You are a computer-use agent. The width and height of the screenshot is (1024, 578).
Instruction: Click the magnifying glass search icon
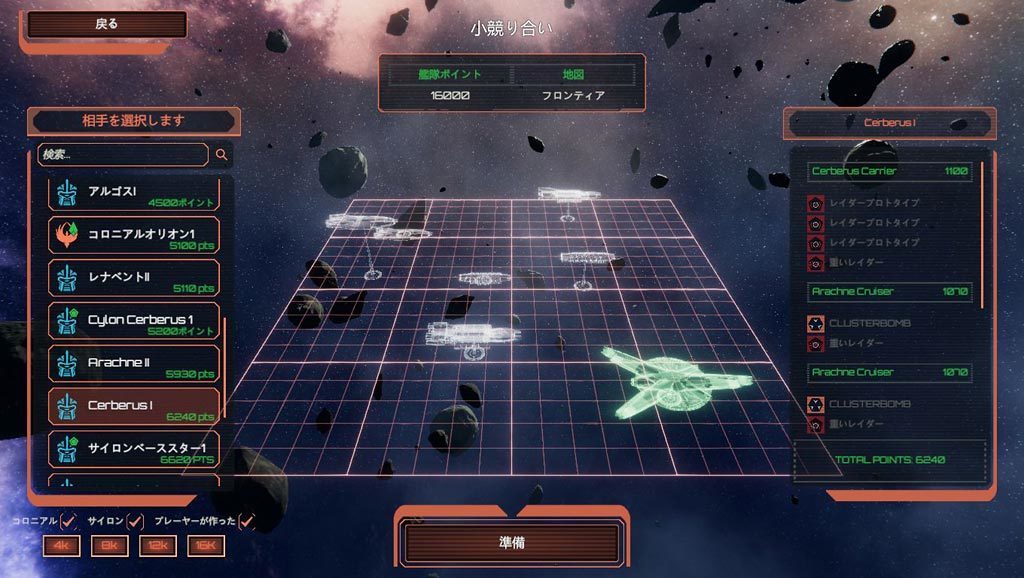pyautogui.click(x=222, y=155)
